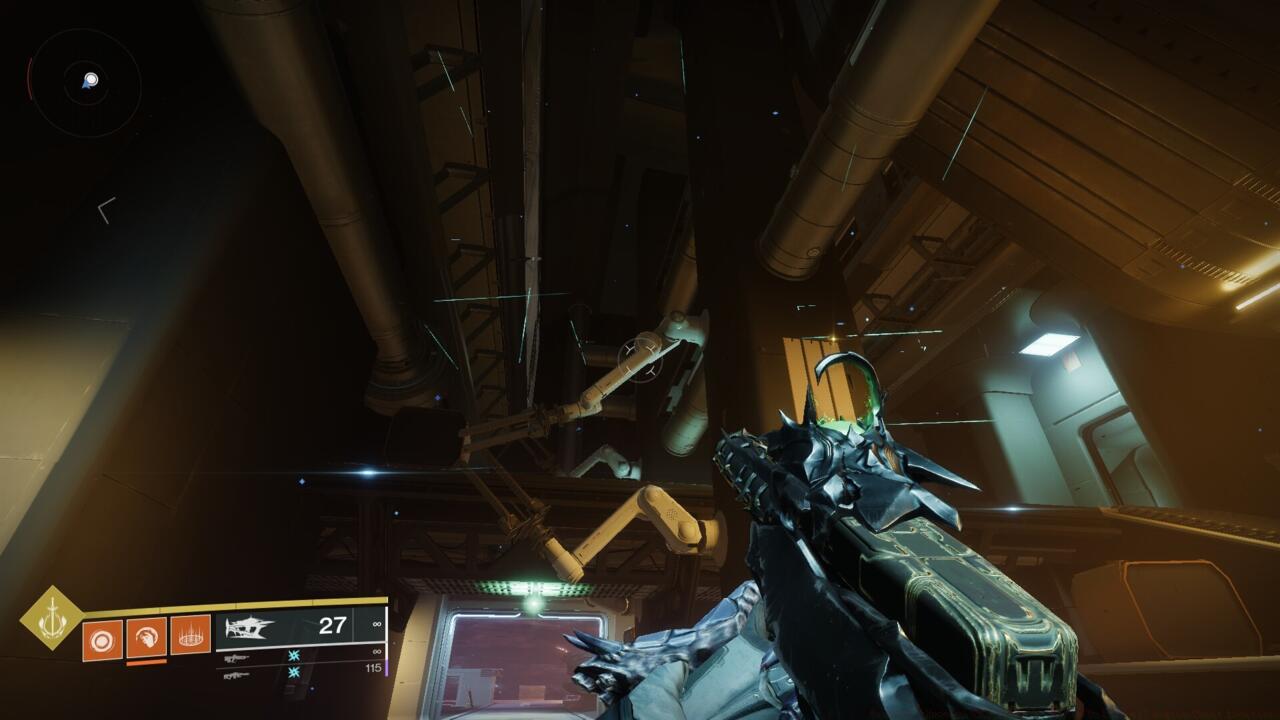Switch to the first stowed weapon
This screenshot has height=720, width=1280.
pyautogui.click(x=236, y=657)
